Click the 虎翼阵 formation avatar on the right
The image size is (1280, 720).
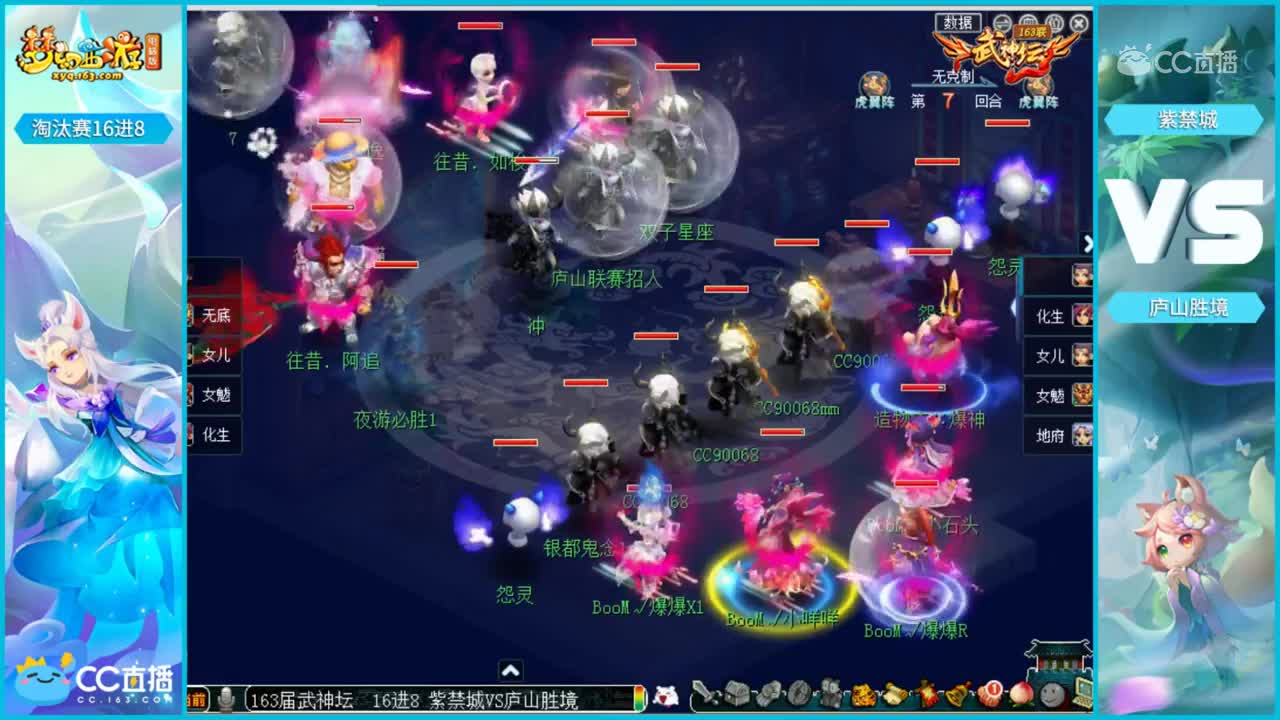[1037, 83]
